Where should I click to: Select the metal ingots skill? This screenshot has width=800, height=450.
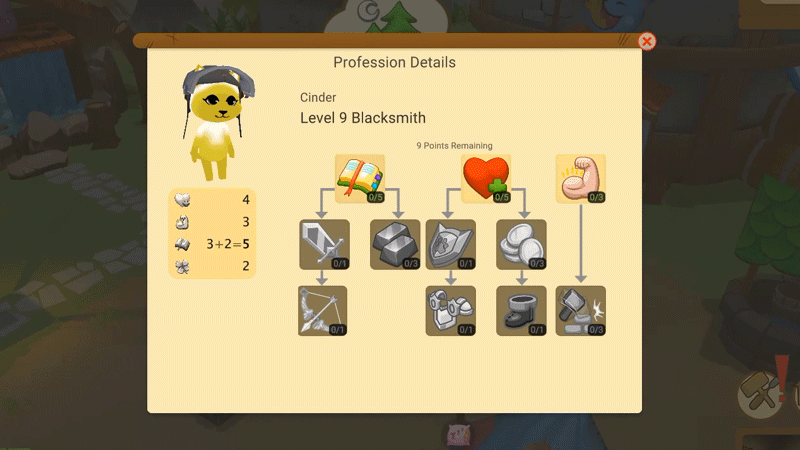396,244
